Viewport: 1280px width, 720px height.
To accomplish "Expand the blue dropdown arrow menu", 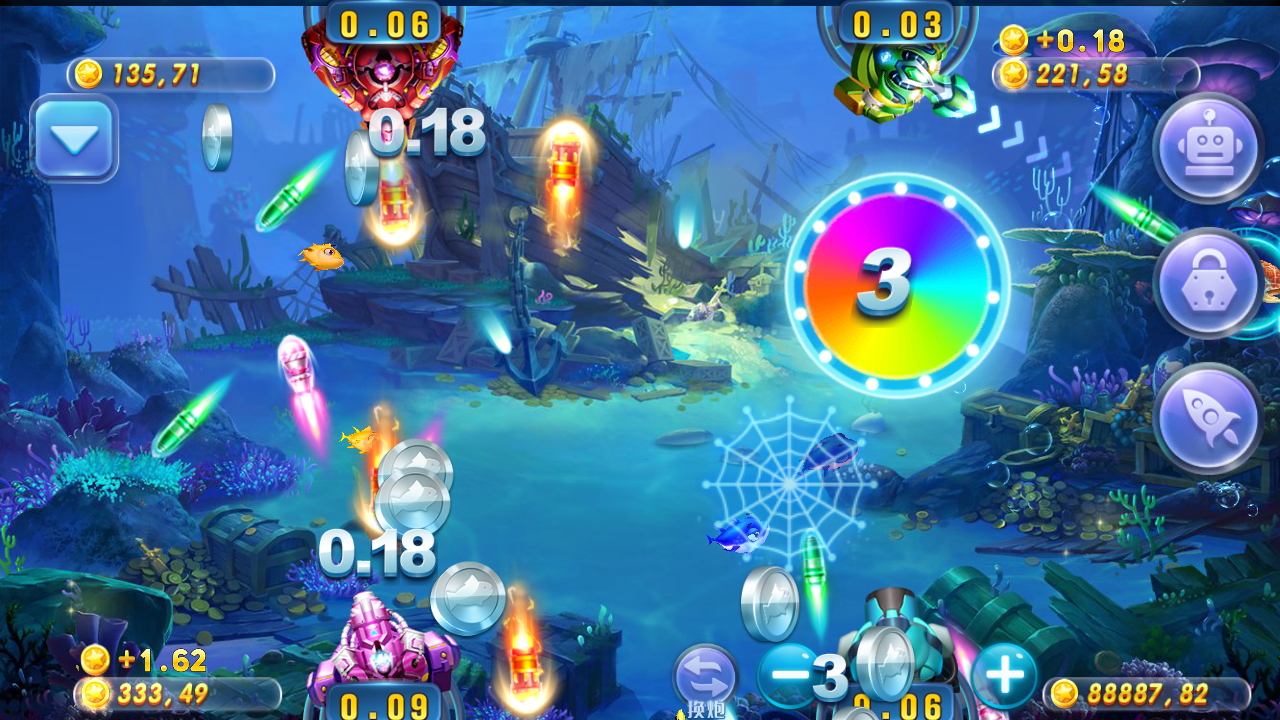I will pyautogui.click(x=75, y=139).
